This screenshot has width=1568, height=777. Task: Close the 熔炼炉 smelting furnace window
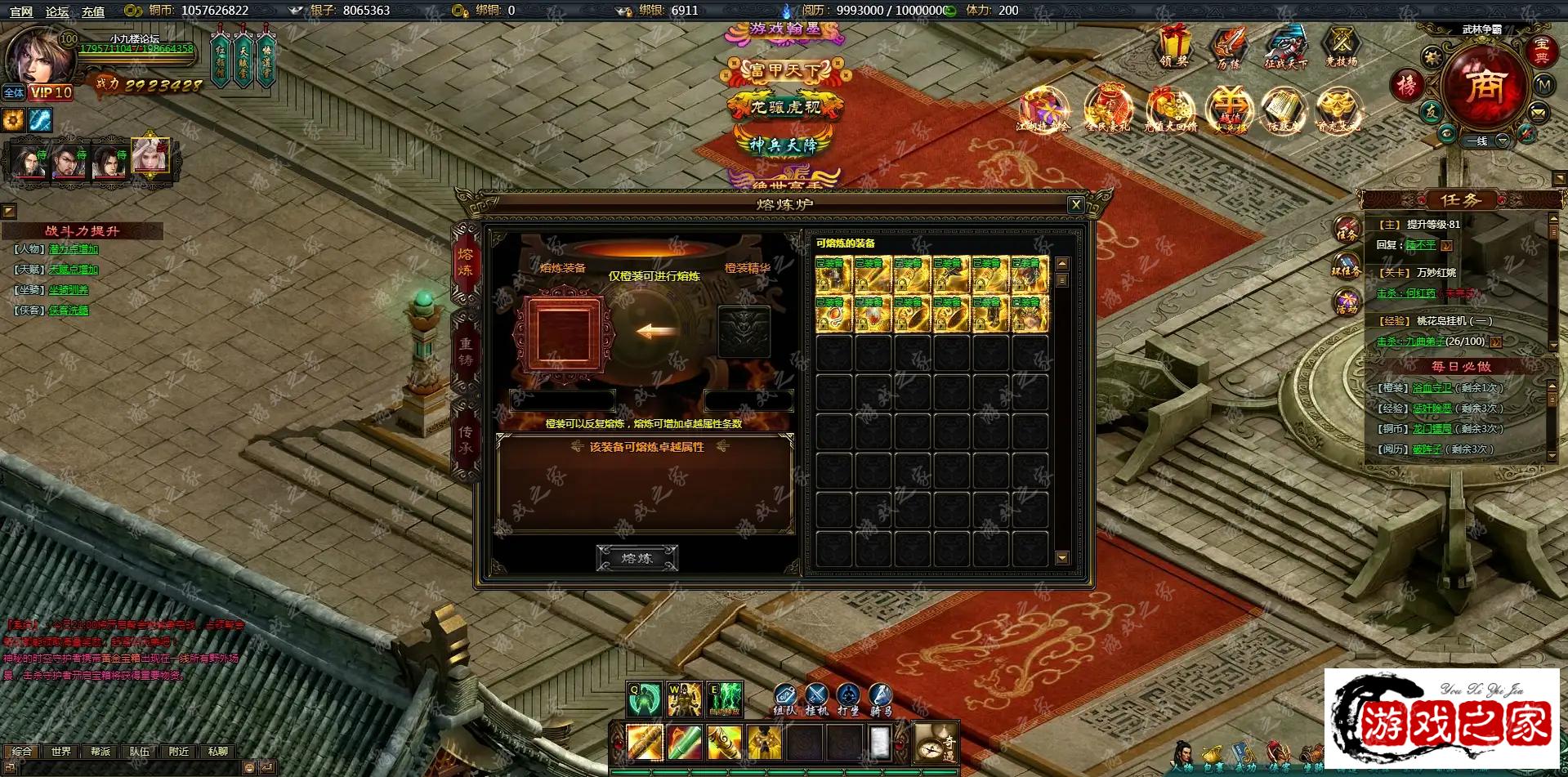coord(1075,205)
